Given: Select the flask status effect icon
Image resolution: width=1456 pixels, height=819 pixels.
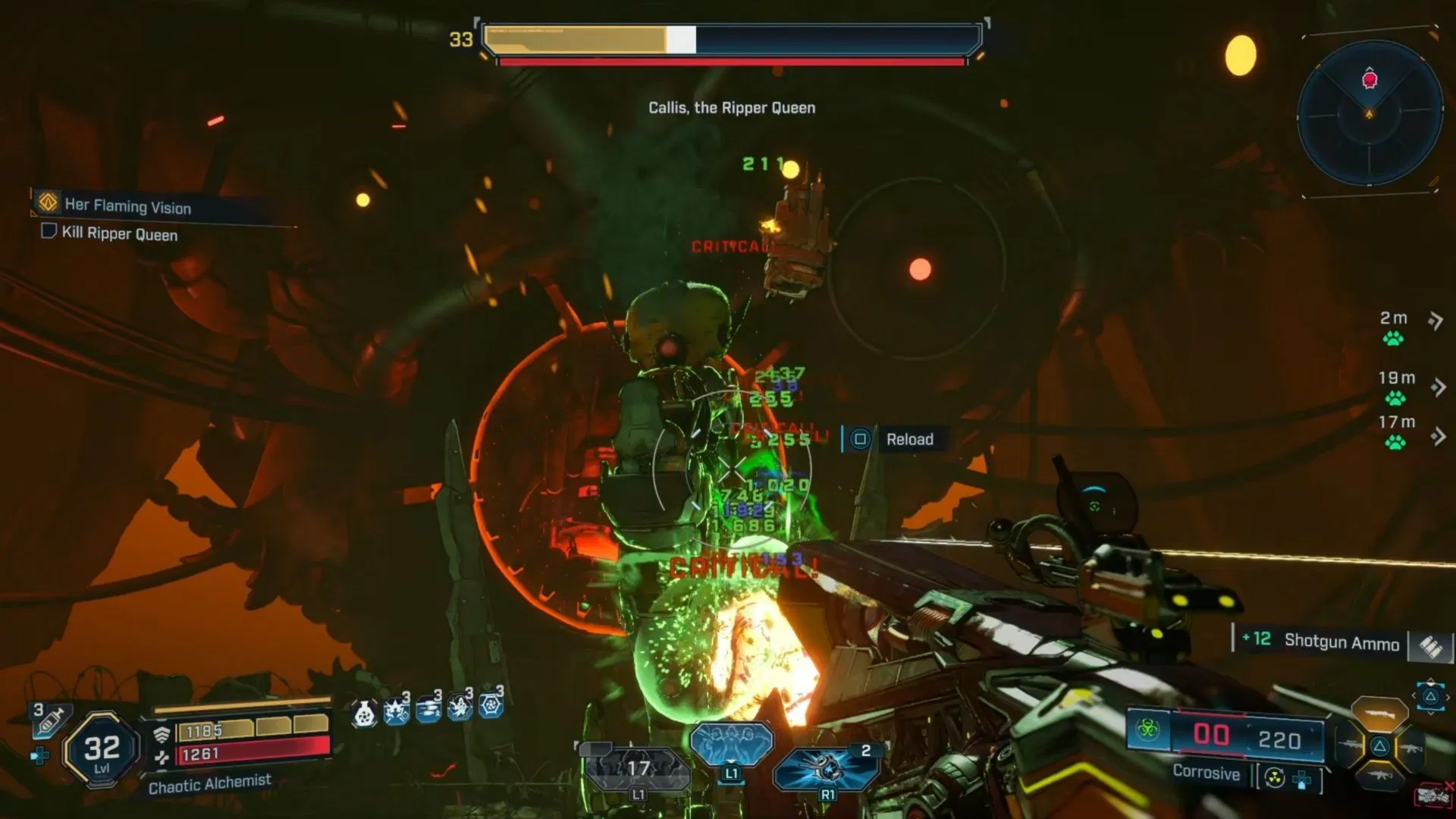Looking at the screenshot, I should coord(365,712).
